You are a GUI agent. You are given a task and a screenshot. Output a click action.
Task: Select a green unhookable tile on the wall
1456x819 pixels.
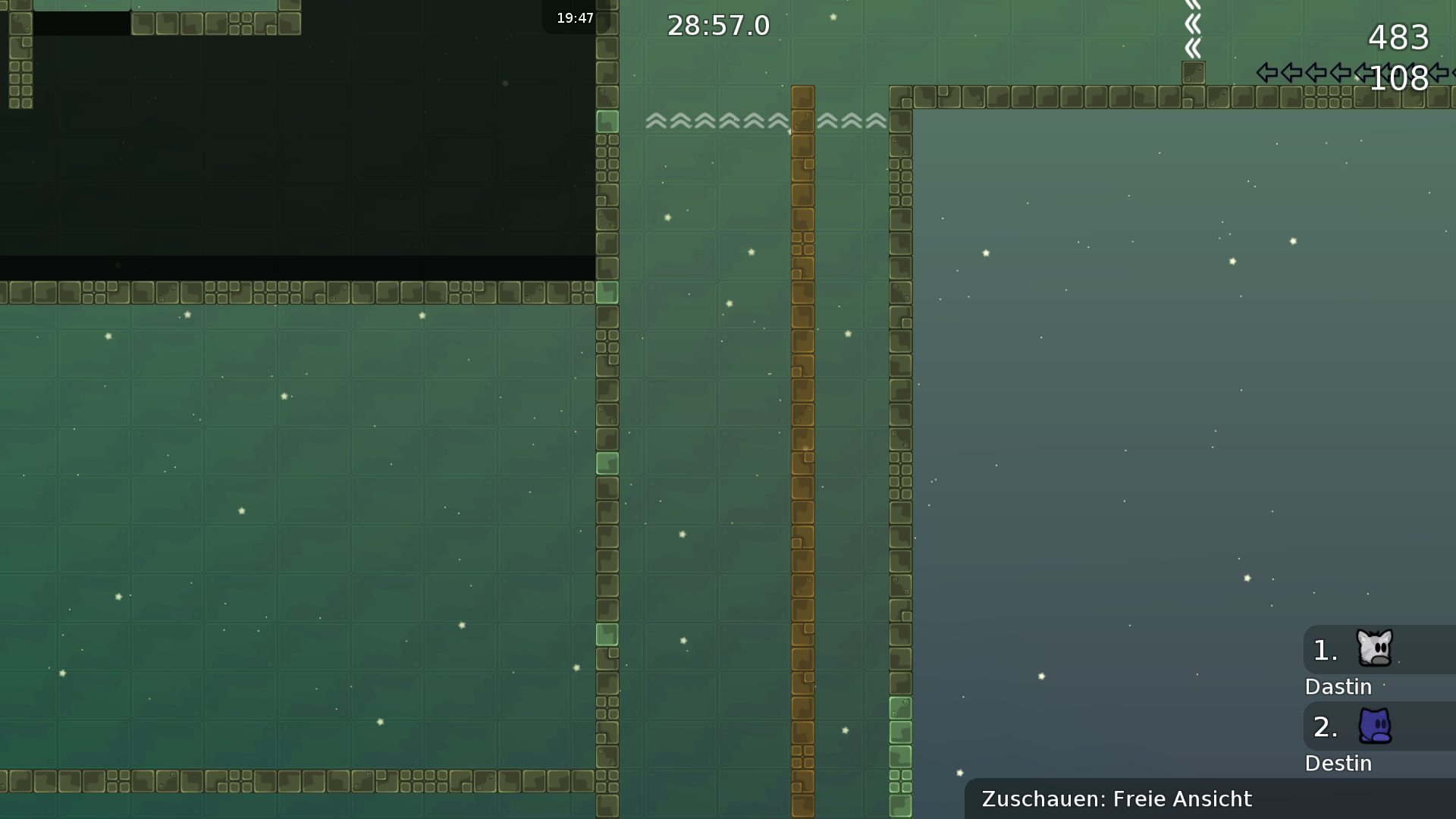607,120
